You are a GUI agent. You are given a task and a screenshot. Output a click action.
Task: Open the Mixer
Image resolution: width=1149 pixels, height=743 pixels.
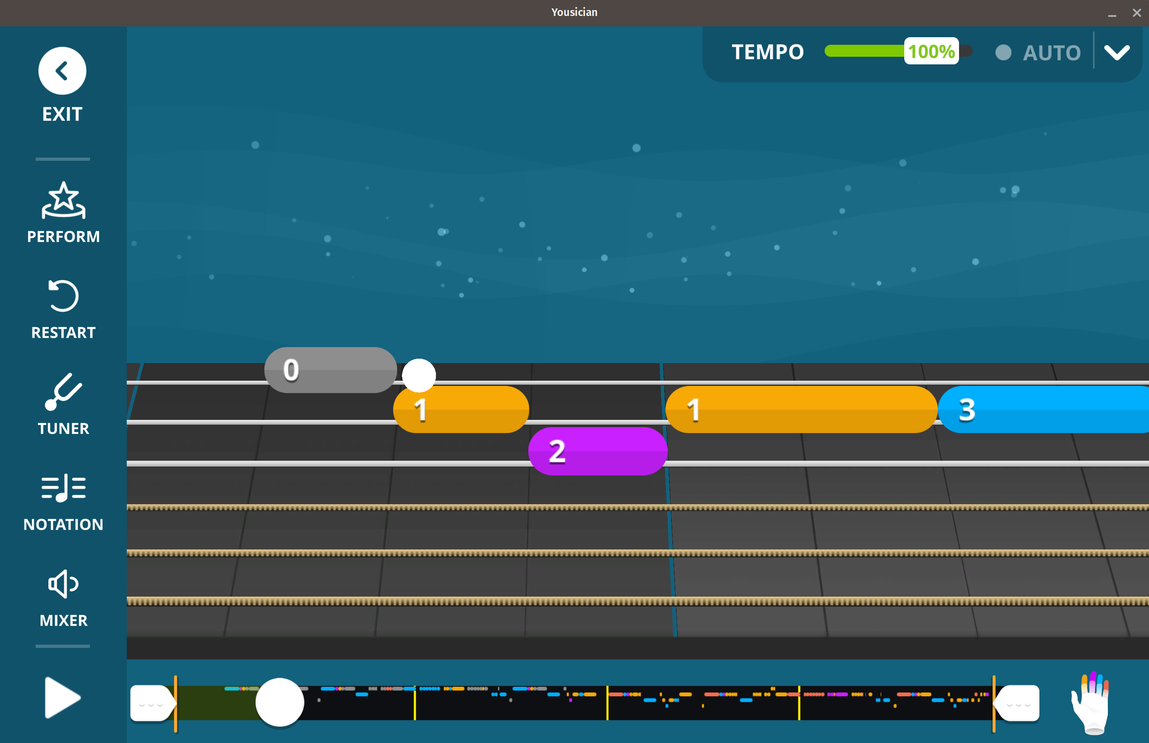pos(63,596)
